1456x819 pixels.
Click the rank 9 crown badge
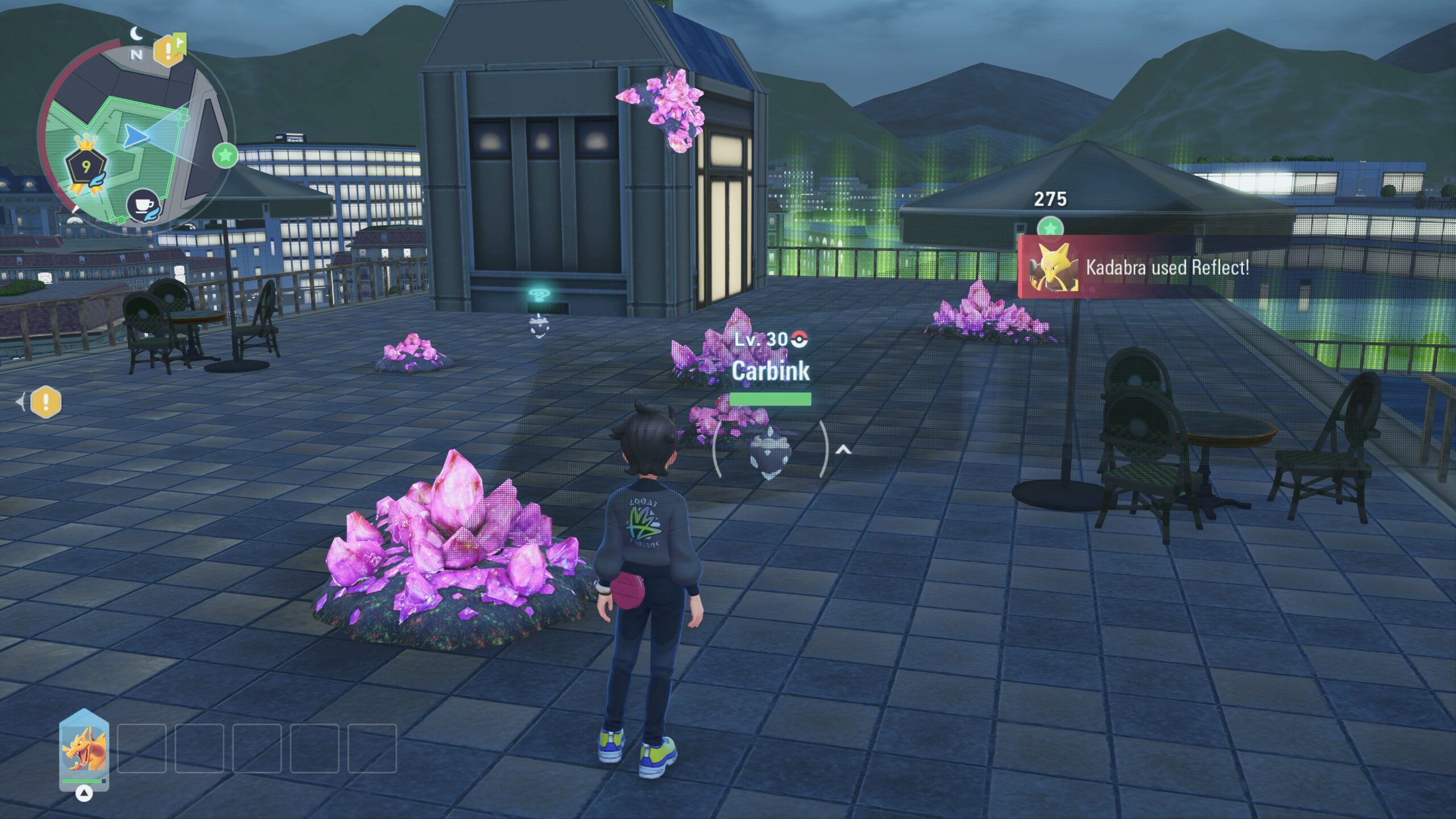tap(86, 166)
